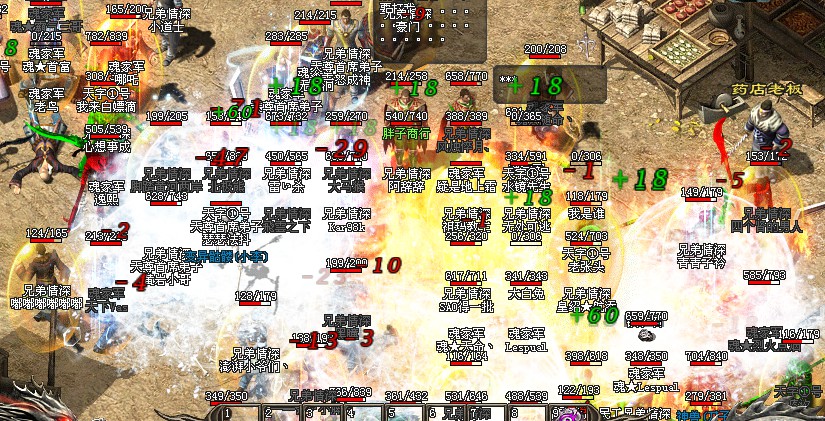The width and height of the screenshot is (825, 421).
Task: Select hotbar slot number 5
Action: [406, 411]
